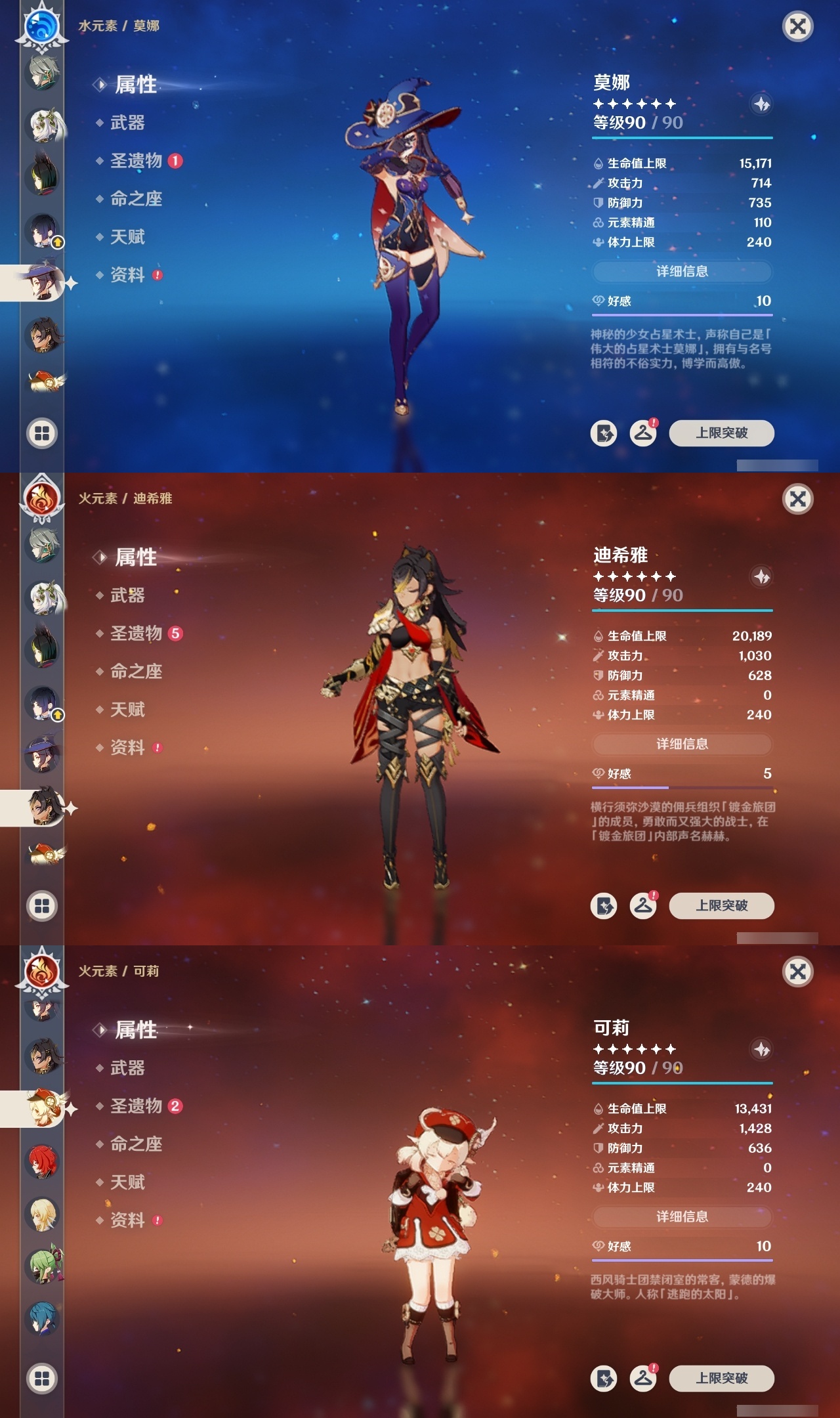Open the 资料 tab with red alert on Mona's page

point(127,274)
